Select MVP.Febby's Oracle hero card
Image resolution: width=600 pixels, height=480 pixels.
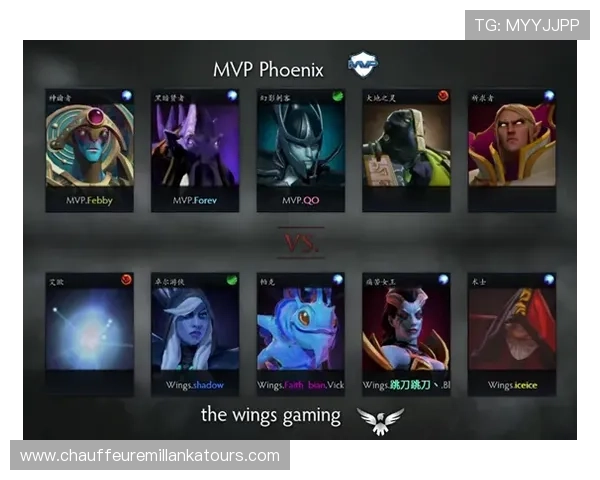89,150
